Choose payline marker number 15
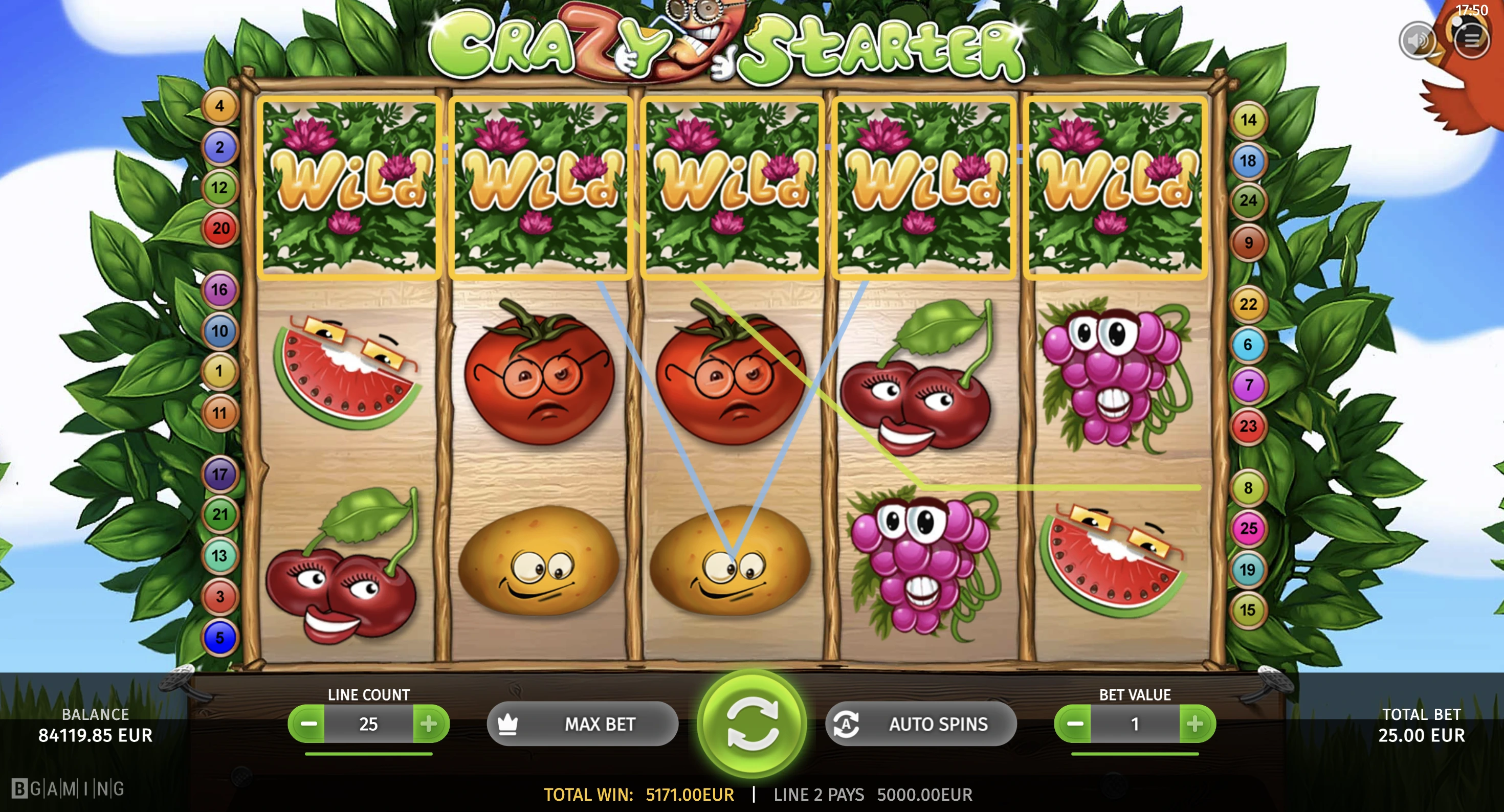1504x812 pixels. [1248, 610]
